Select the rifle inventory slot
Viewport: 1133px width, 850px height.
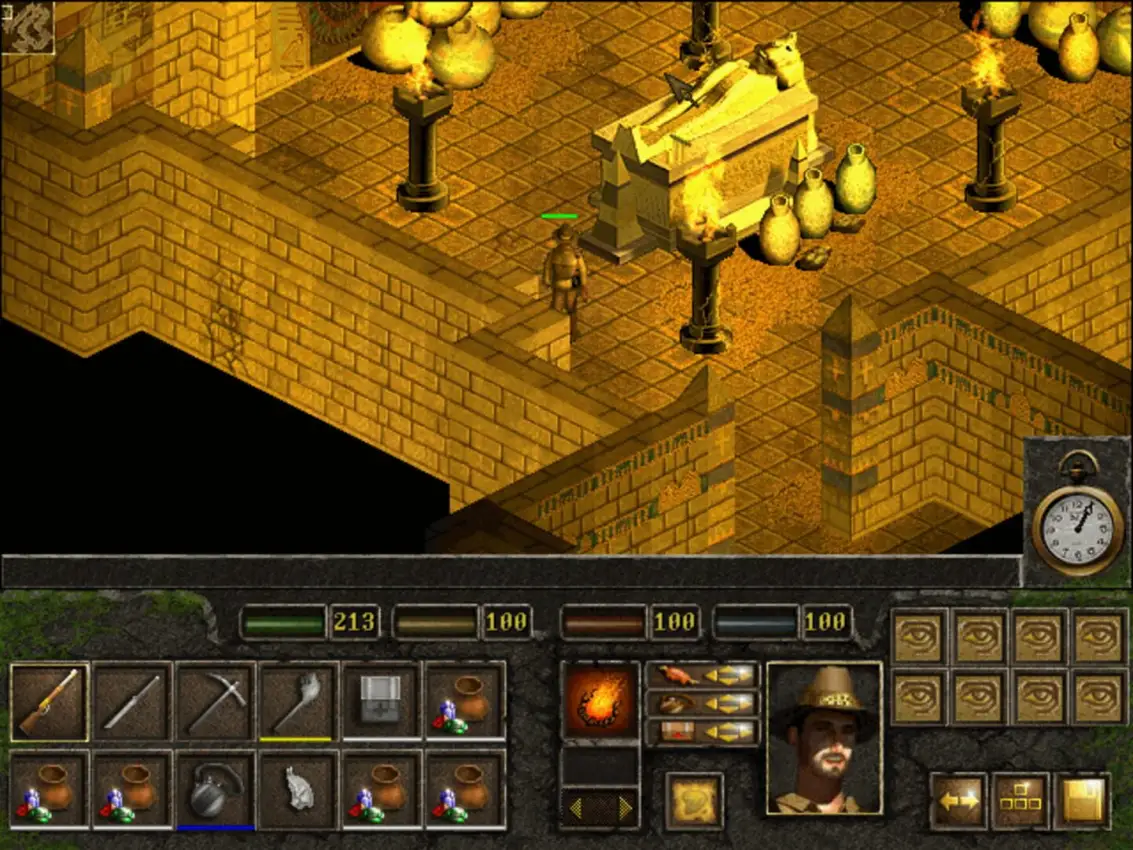click(49, 701)
